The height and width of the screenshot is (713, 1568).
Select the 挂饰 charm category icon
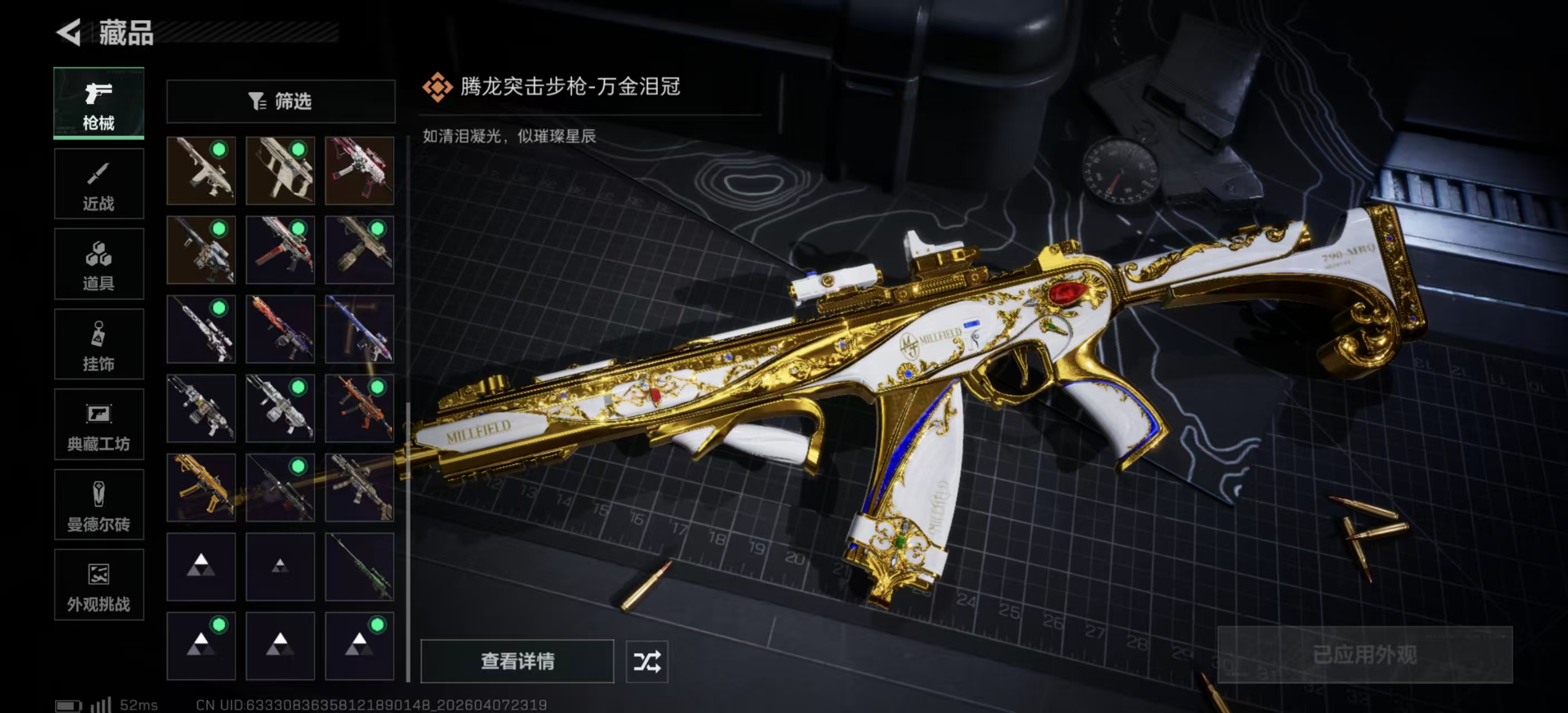(x=99, y=344)
